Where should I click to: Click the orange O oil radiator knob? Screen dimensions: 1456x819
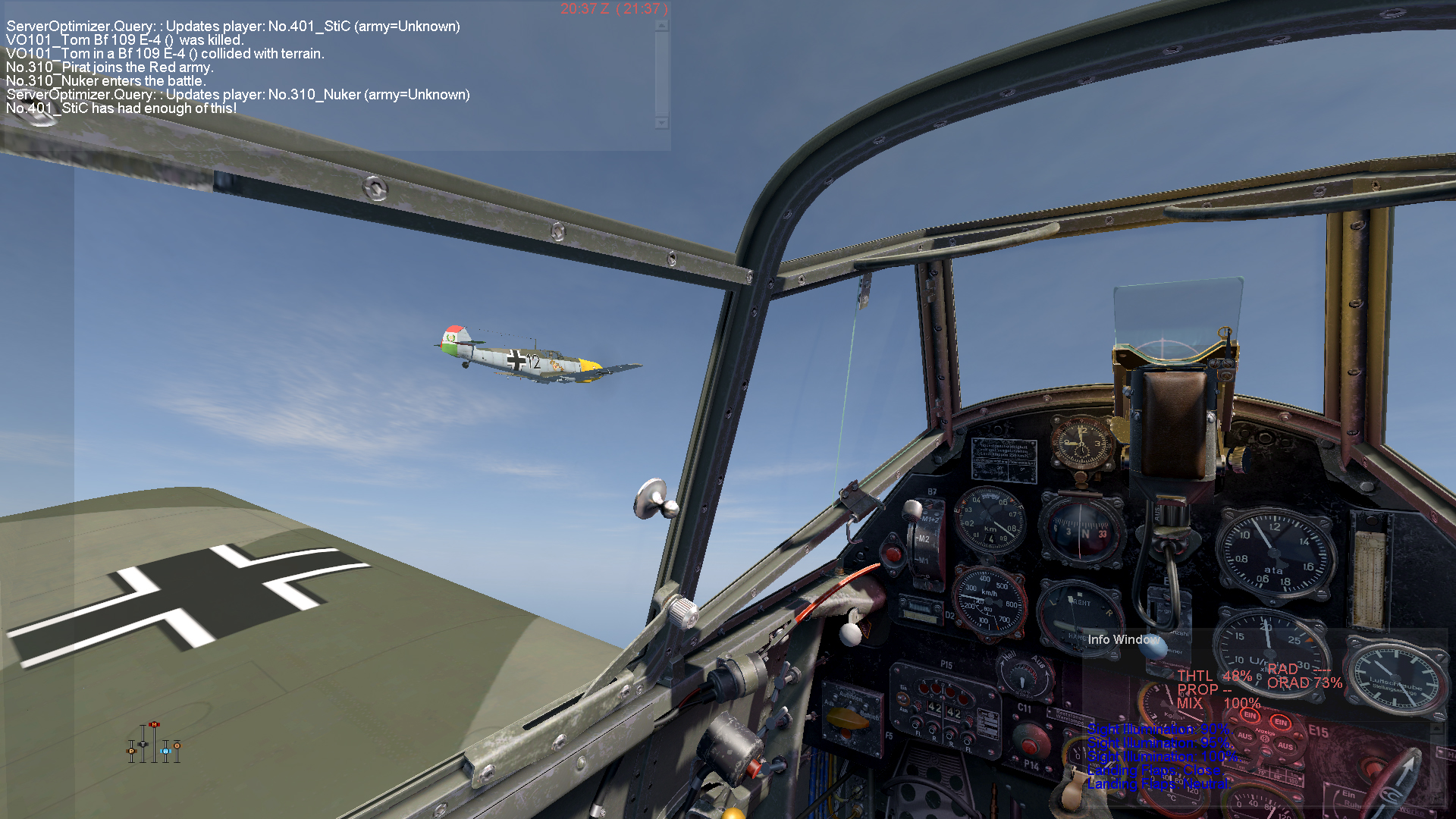click(x=177, y=746)
